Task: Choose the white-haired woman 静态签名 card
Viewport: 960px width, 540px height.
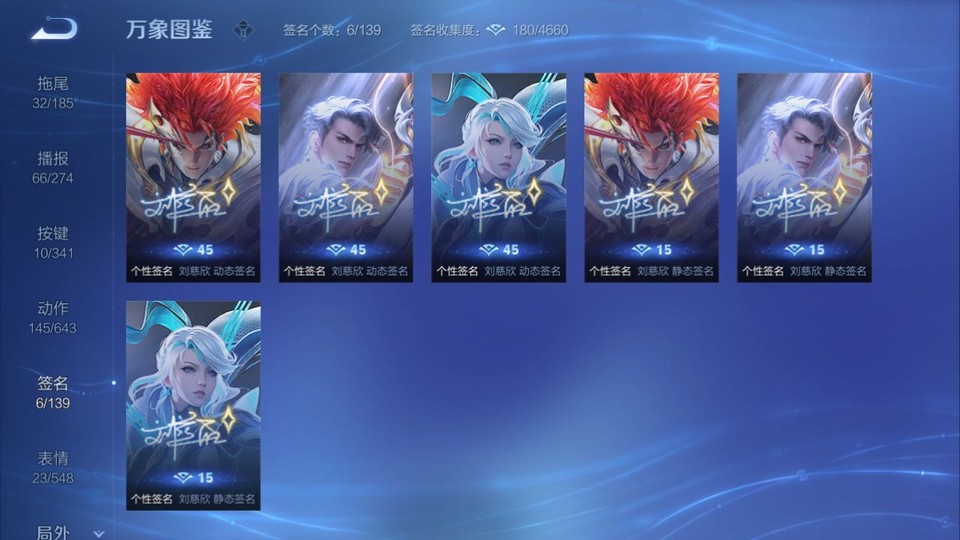Action: (x=193, y=405)
